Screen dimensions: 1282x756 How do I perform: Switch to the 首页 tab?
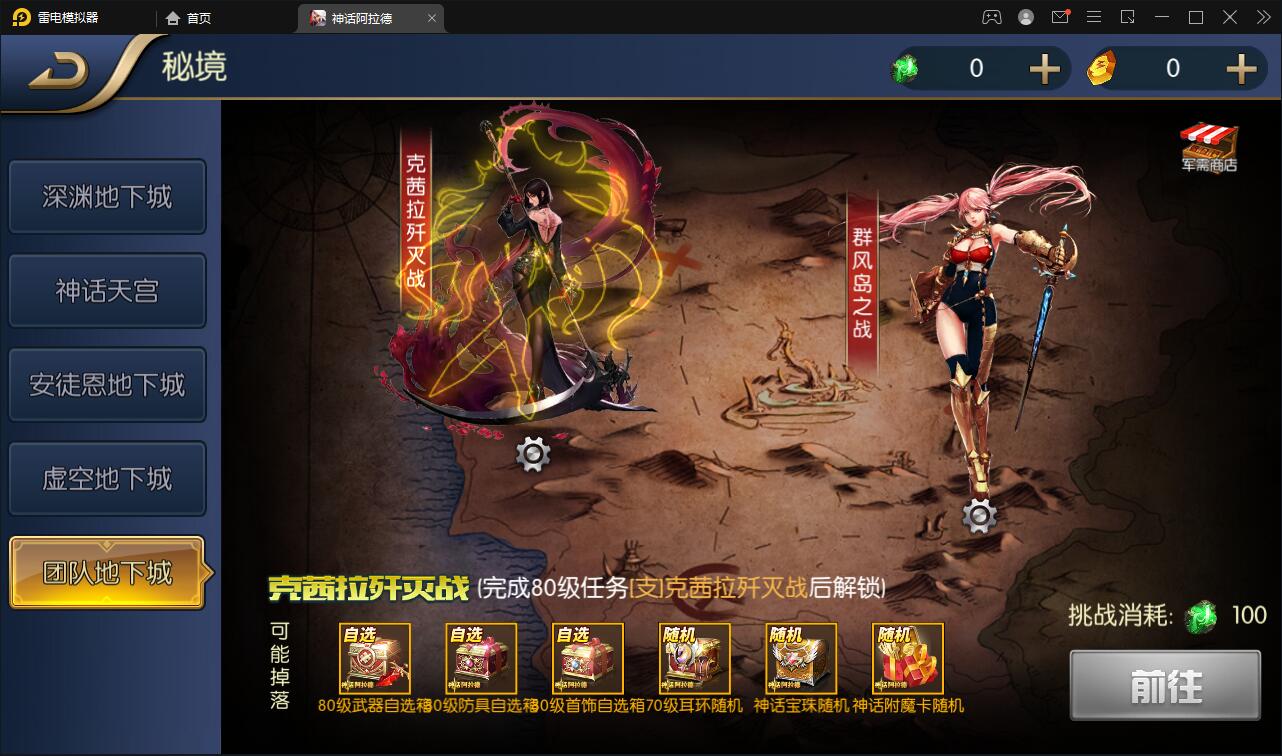190,17
